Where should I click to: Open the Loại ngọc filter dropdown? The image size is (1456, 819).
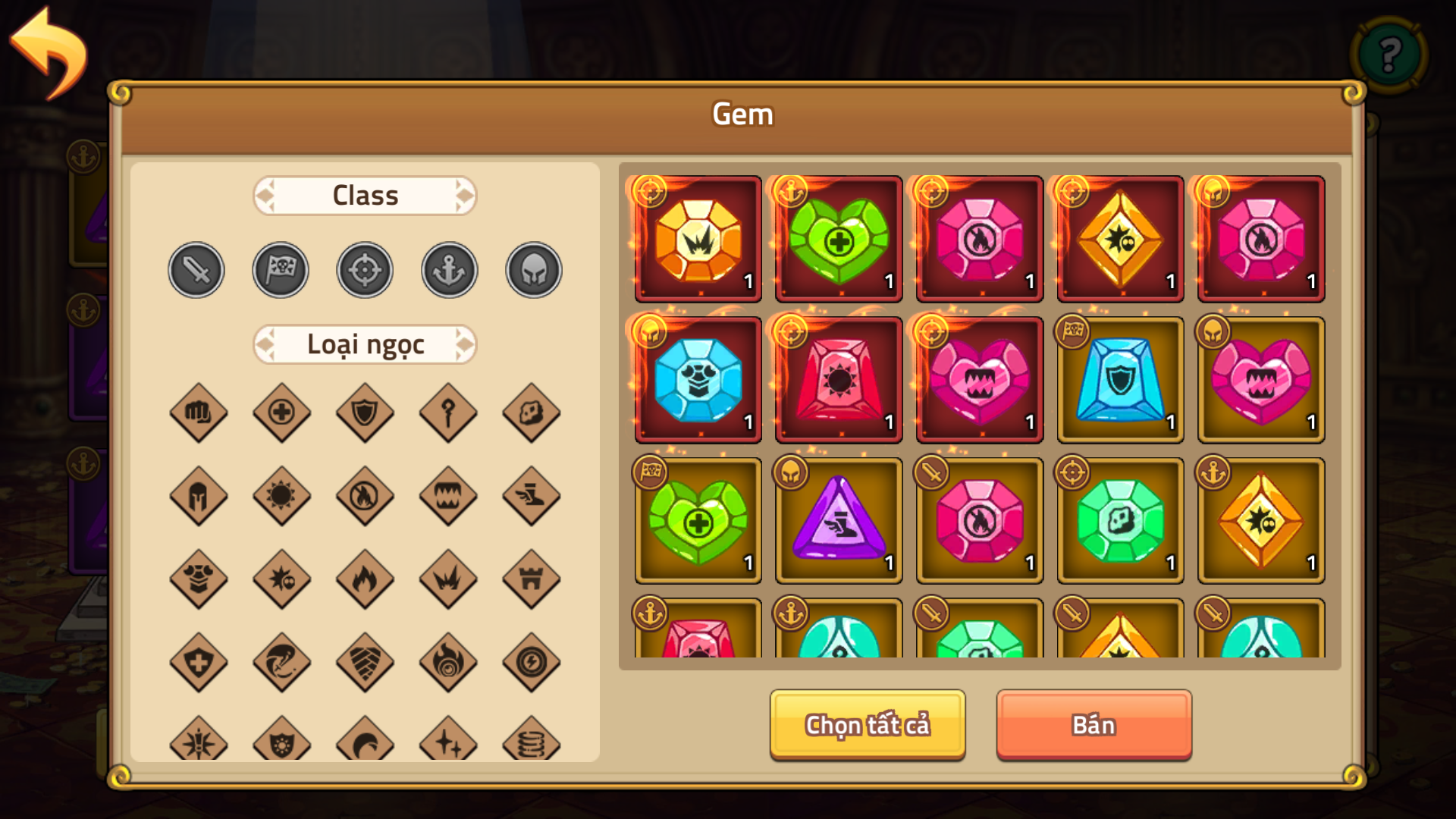(365, 344)
